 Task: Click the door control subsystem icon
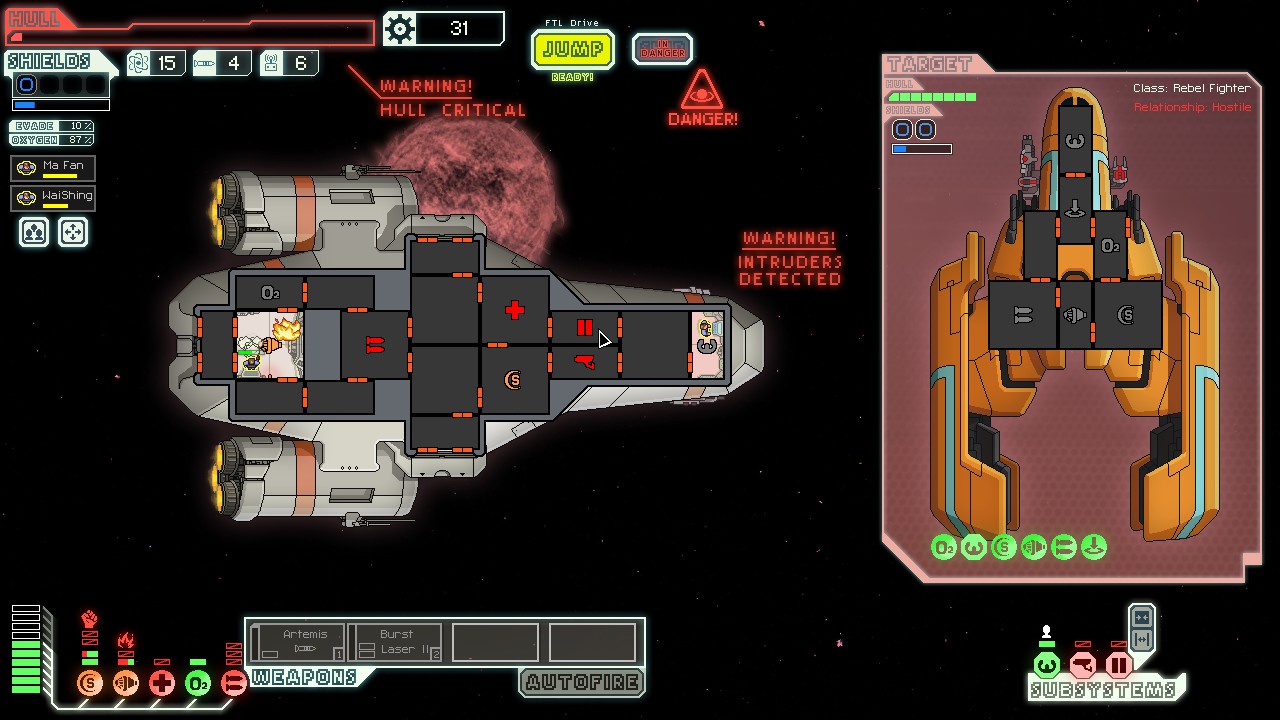pyautogui.click(x=1119, y=665)
